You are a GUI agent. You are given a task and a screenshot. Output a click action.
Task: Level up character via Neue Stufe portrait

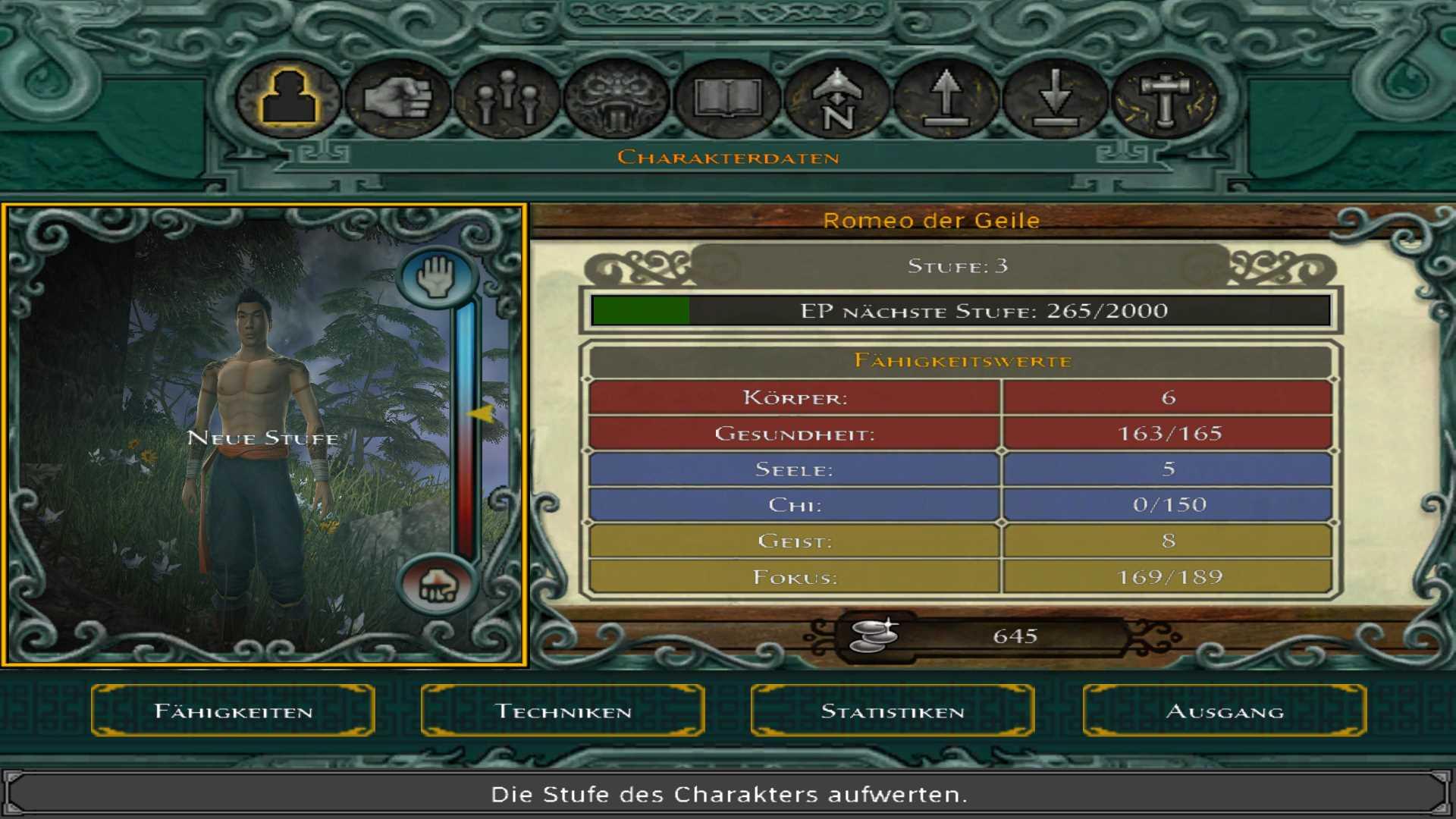tap(262, 437)
